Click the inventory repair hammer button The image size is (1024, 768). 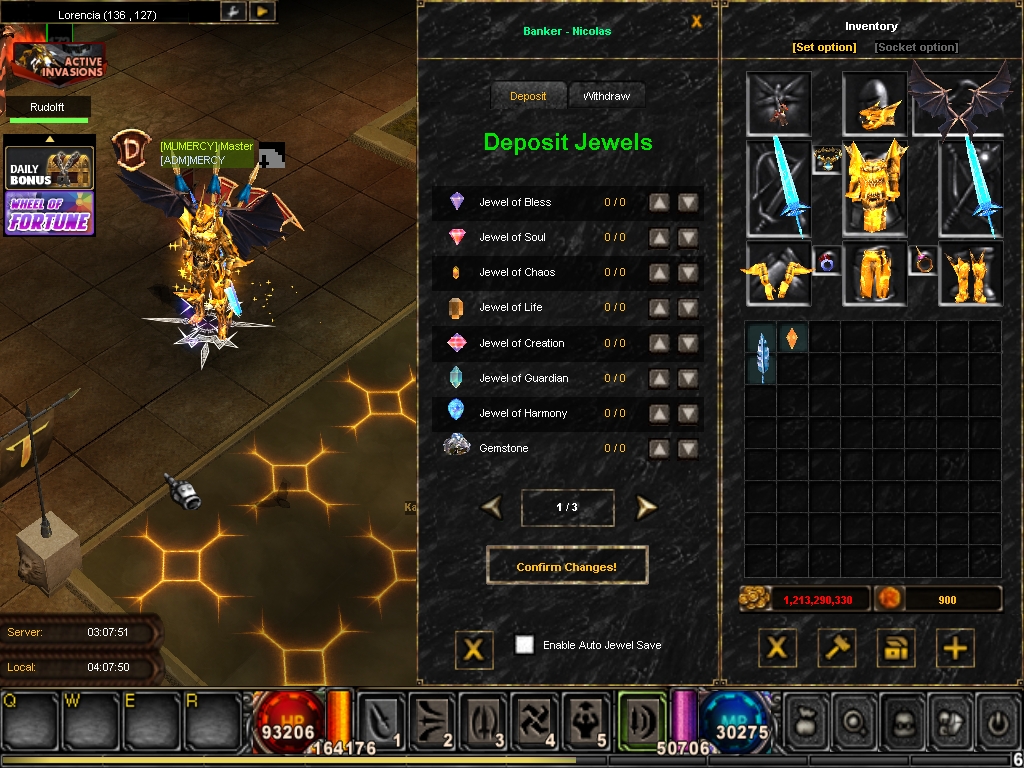click(837, 648)
